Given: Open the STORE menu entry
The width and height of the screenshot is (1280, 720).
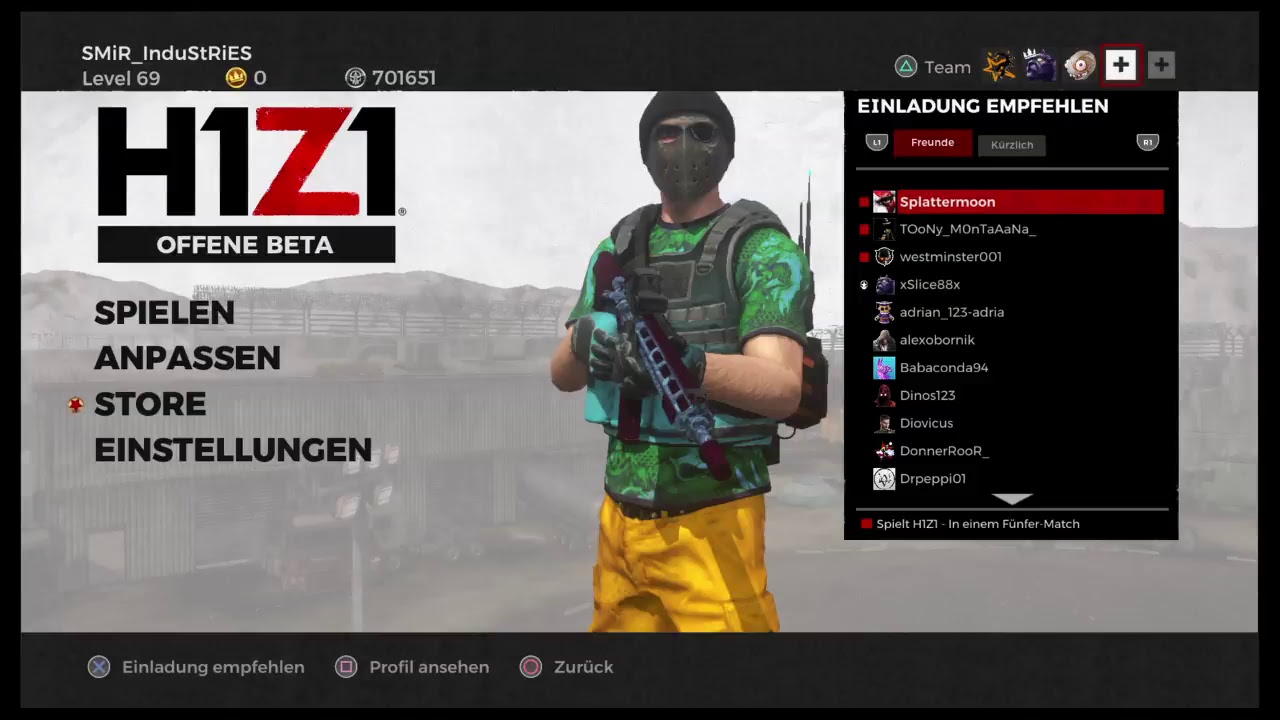Looking at the screenshot, I should (x=150, y=404).
